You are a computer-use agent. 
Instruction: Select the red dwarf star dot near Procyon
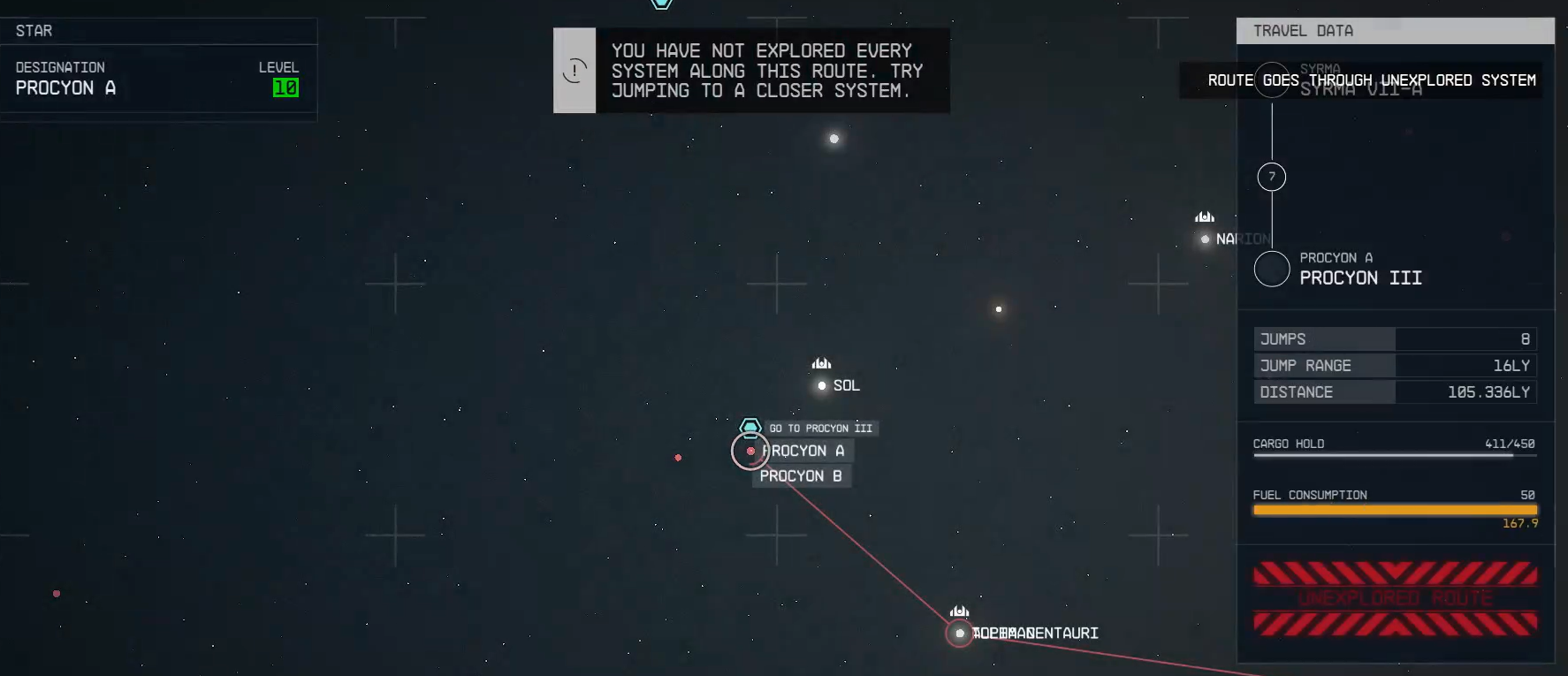point(678,458)
